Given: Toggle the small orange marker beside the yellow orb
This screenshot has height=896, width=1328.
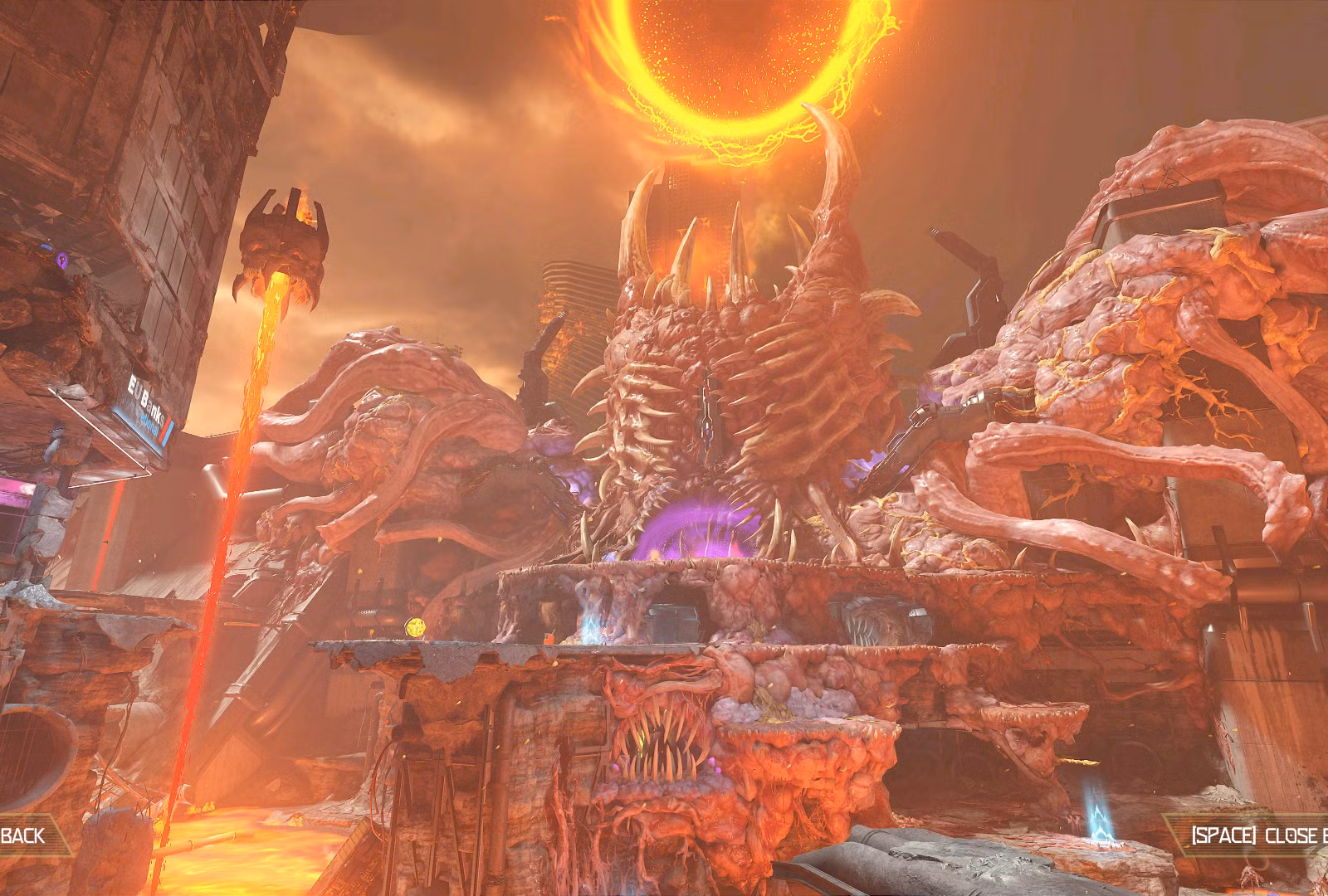Looking at the screenshot, I should coord(549,637).
